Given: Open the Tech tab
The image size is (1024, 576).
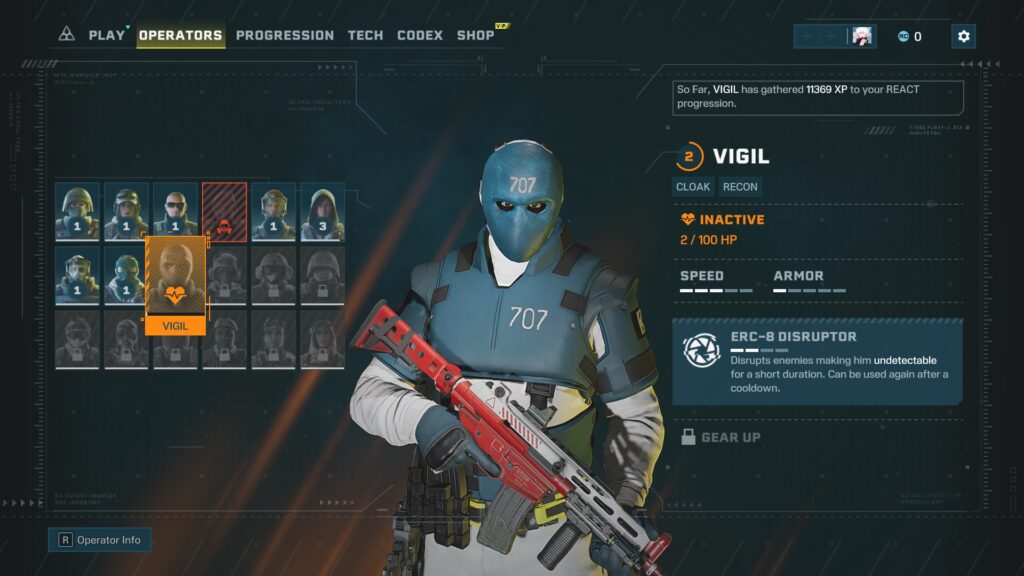Looking at the screenshot, I should coord(365,36).
